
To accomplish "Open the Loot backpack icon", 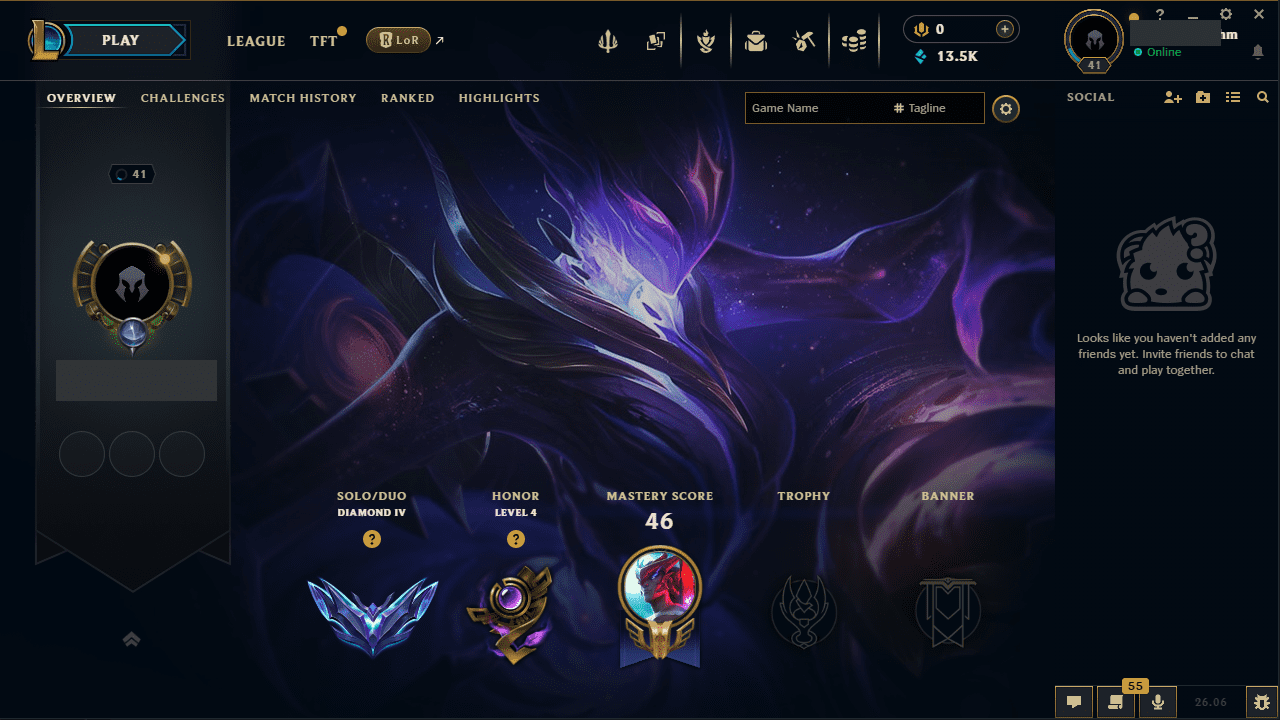I will click(x=755, y=41).
